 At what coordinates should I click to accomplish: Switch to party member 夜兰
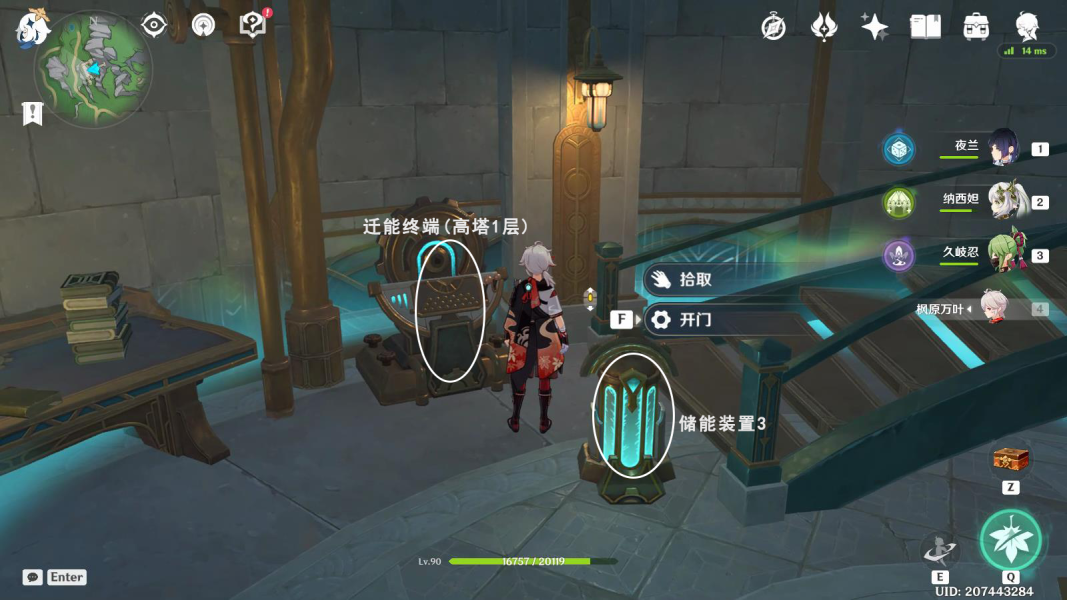1003,149
